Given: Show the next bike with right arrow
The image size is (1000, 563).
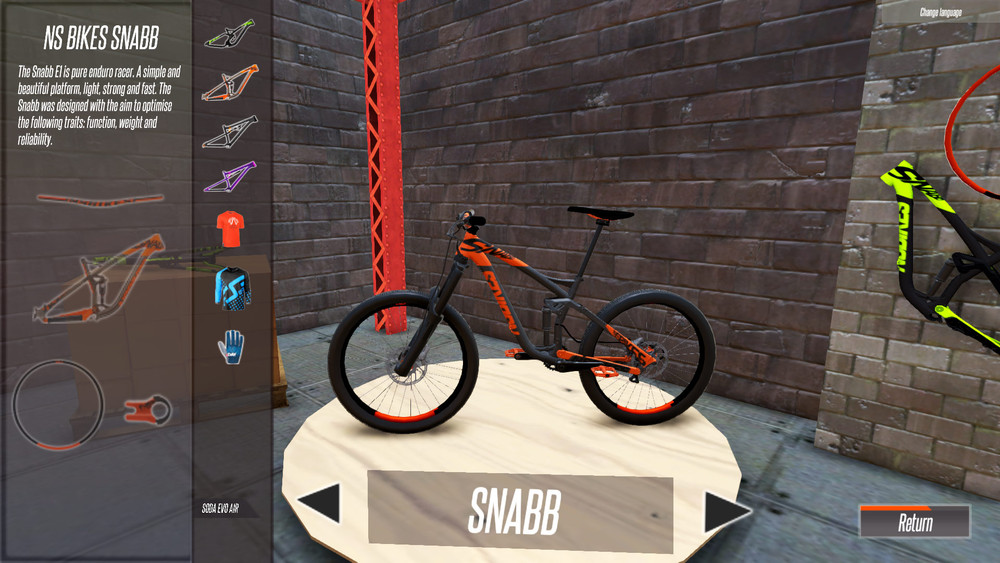Looking at the screenshot, I should click(725, 511).
